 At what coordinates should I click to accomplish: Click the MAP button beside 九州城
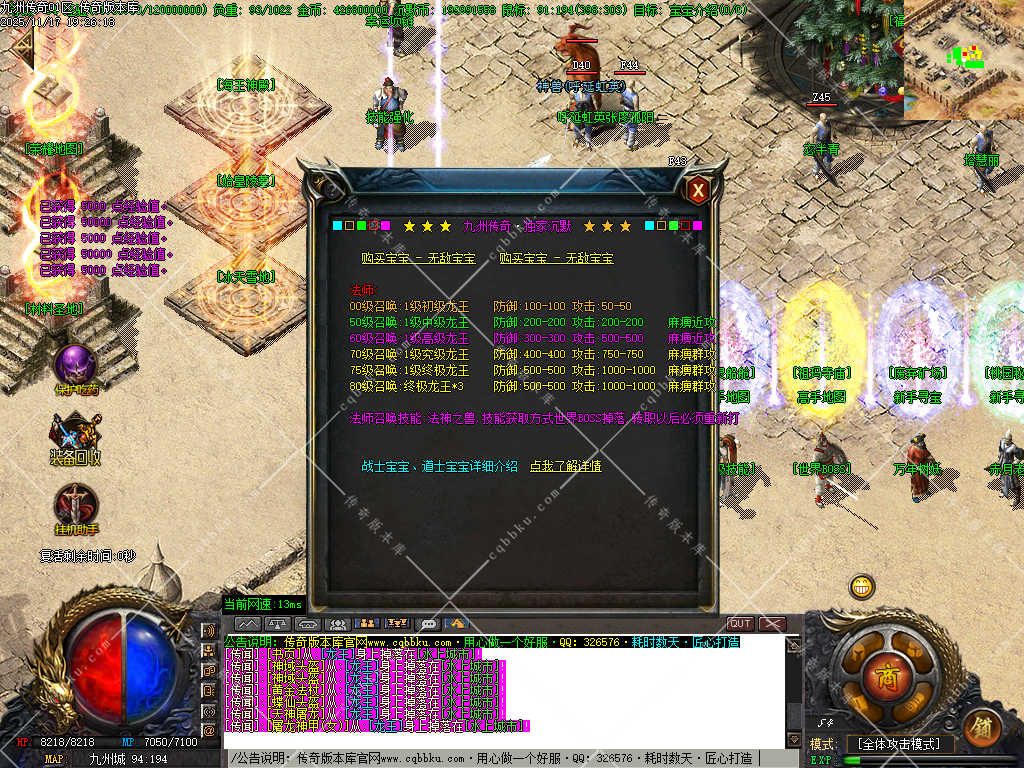54,759
